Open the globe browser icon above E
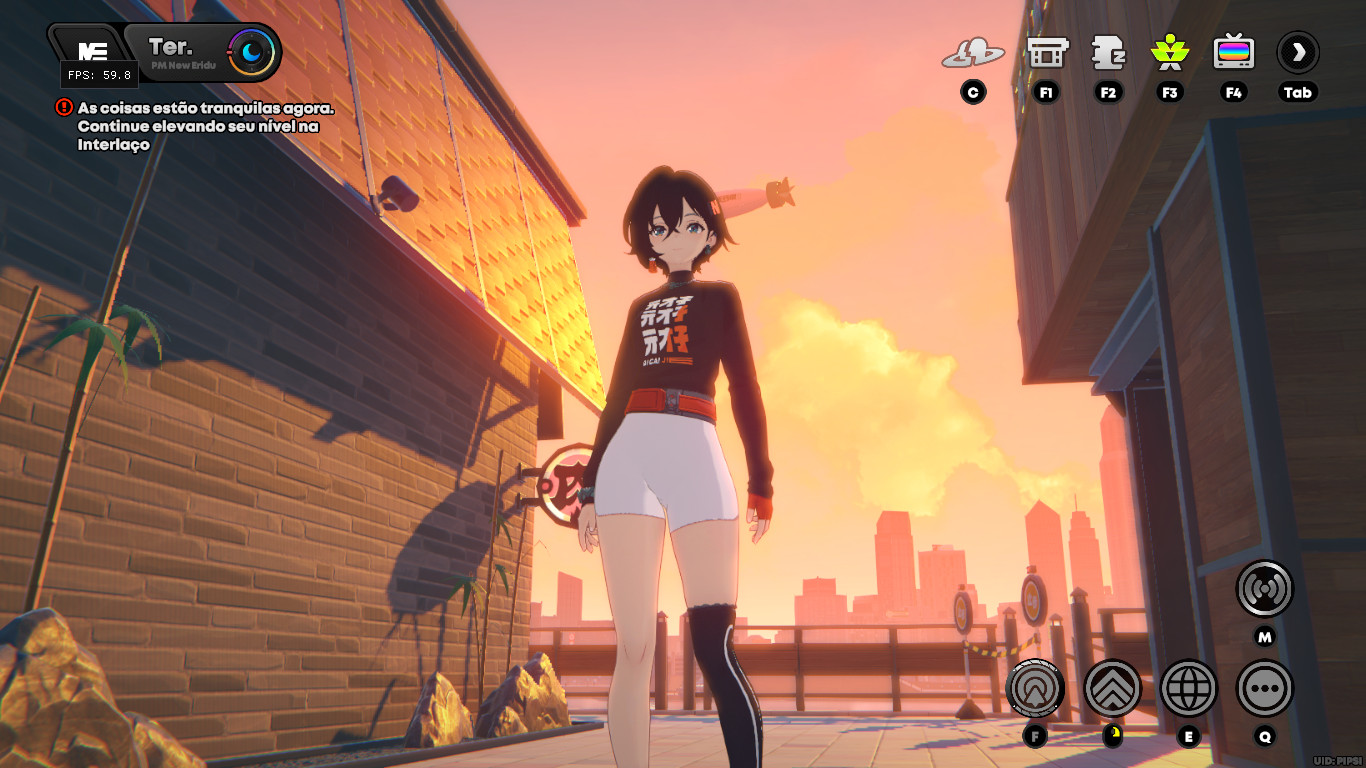The height and width of the screenshot is (768, 1366). pos(1188,689)
